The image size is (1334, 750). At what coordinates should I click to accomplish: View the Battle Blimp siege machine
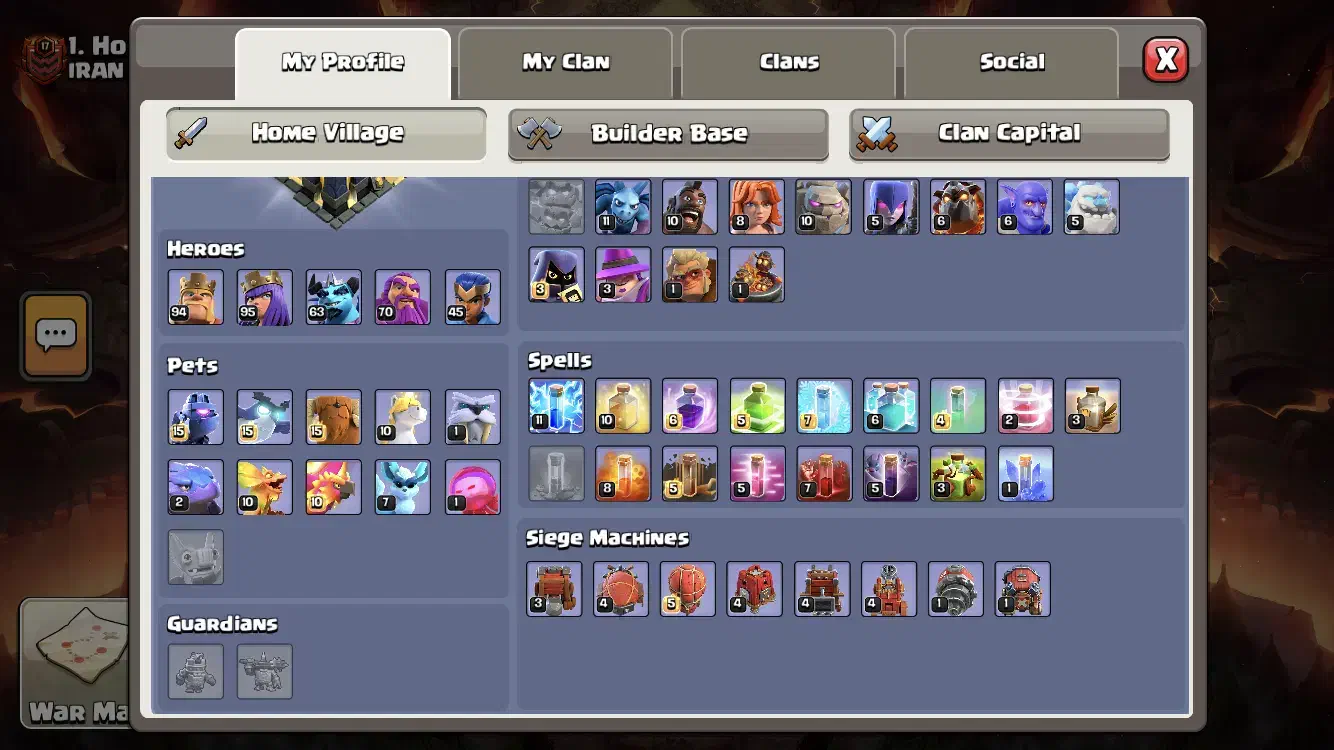coord(621,589)
